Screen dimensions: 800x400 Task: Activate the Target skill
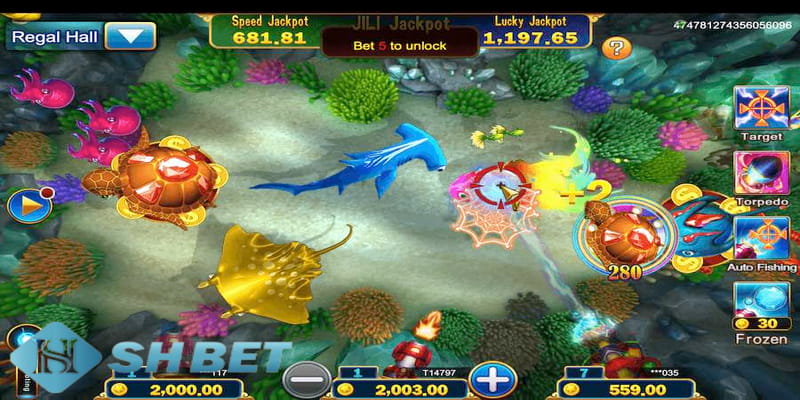pyautogui.click(x=761, y=107)
